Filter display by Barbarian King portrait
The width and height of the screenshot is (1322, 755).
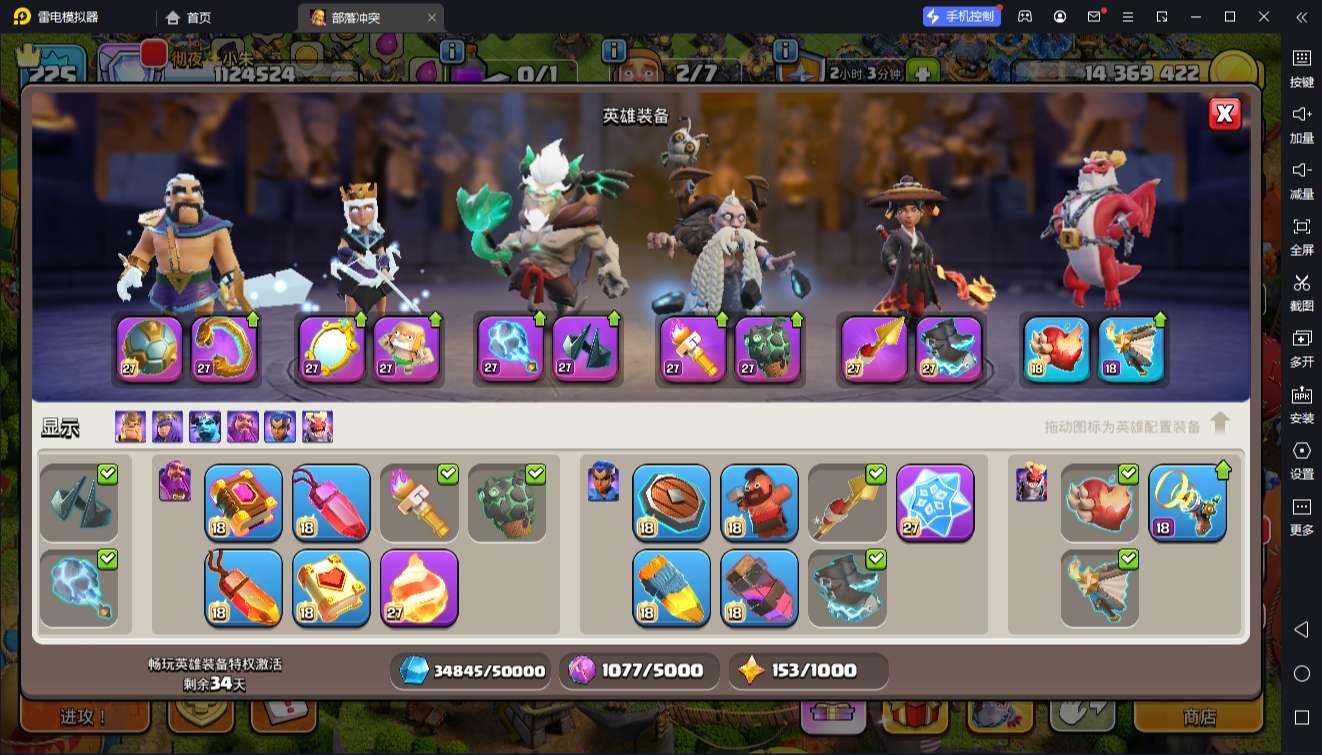pyautogui.click(x=130, y=427)
